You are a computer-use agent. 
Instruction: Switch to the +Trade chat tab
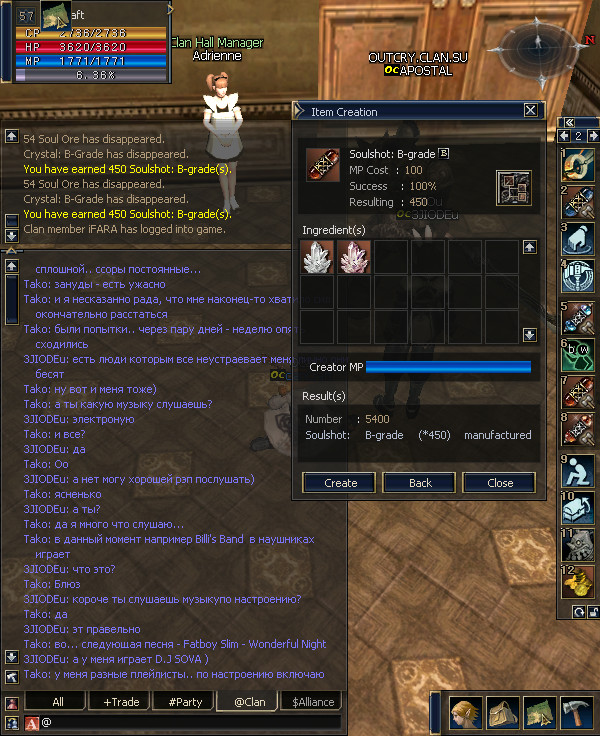(x=121, y=702)
